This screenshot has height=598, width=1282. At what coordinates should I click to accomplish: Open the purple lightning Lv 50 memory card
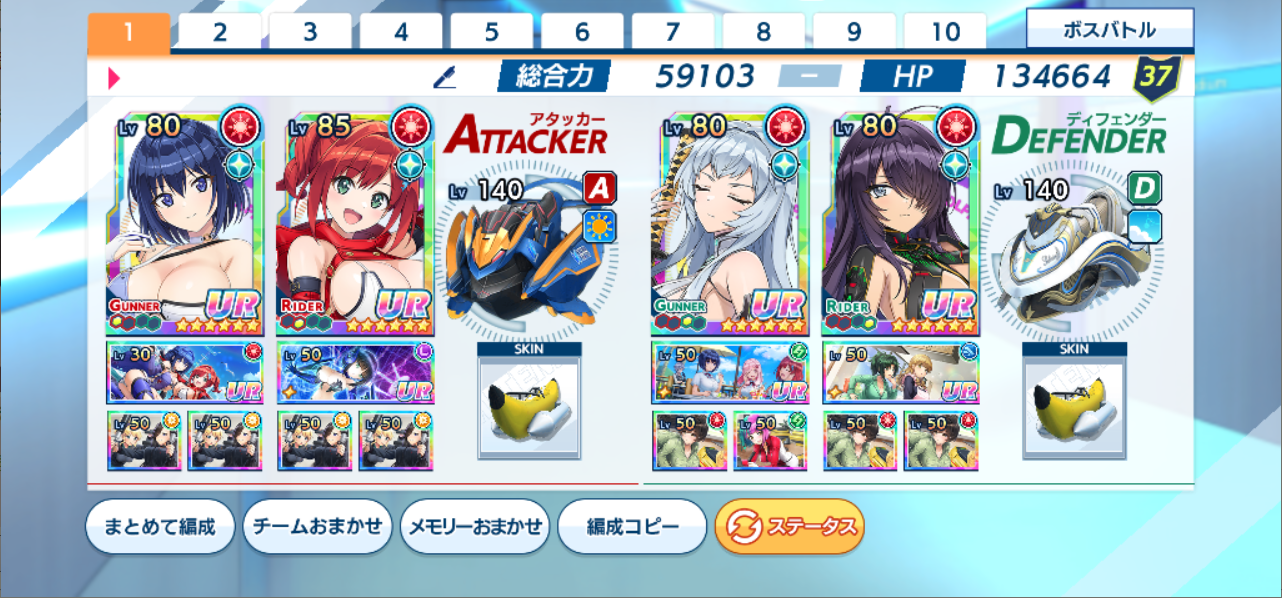[x=355, y=372]
